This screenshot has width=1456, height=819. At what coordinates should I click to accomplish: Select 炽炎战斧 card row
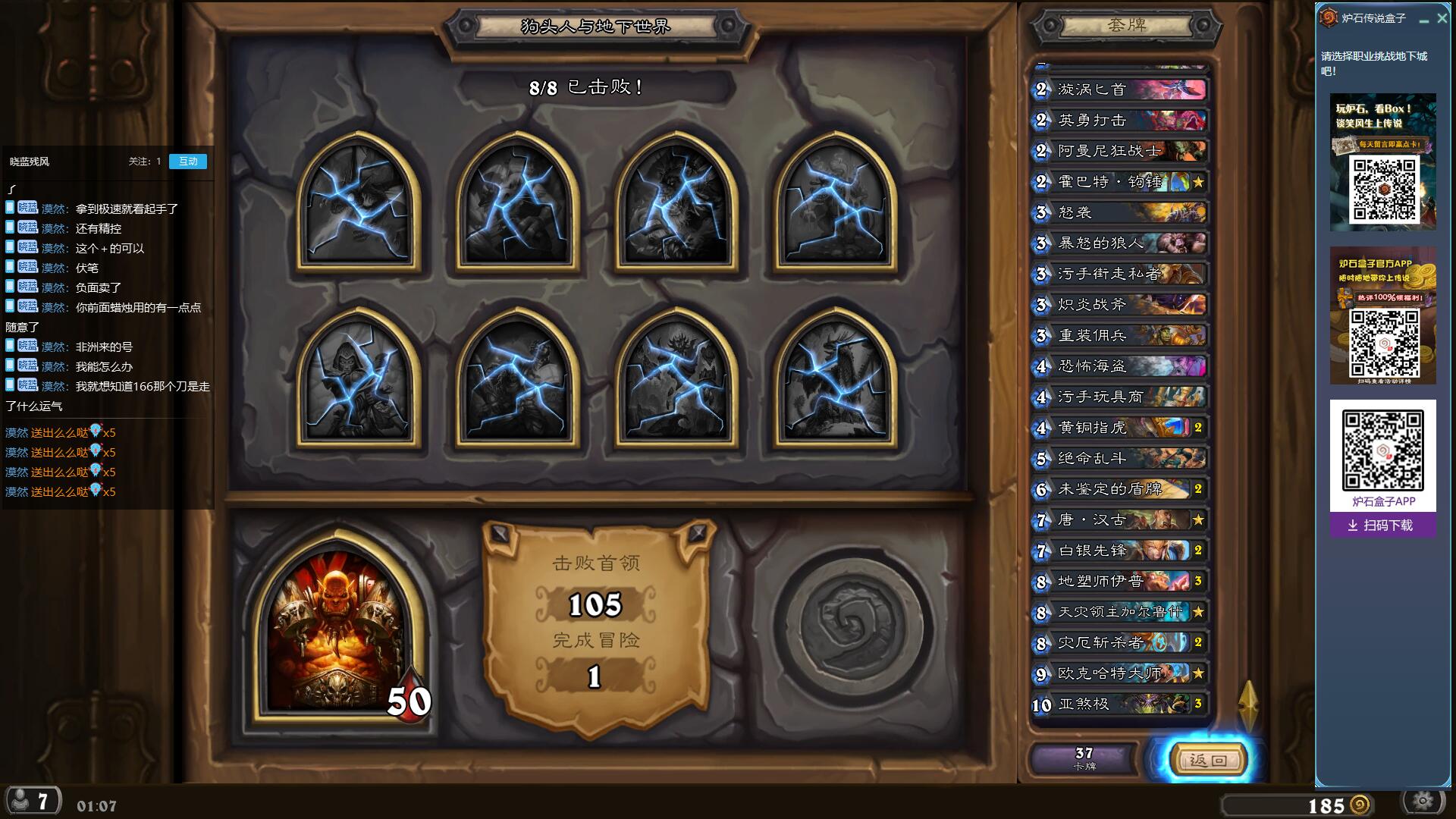(1120, 305)
